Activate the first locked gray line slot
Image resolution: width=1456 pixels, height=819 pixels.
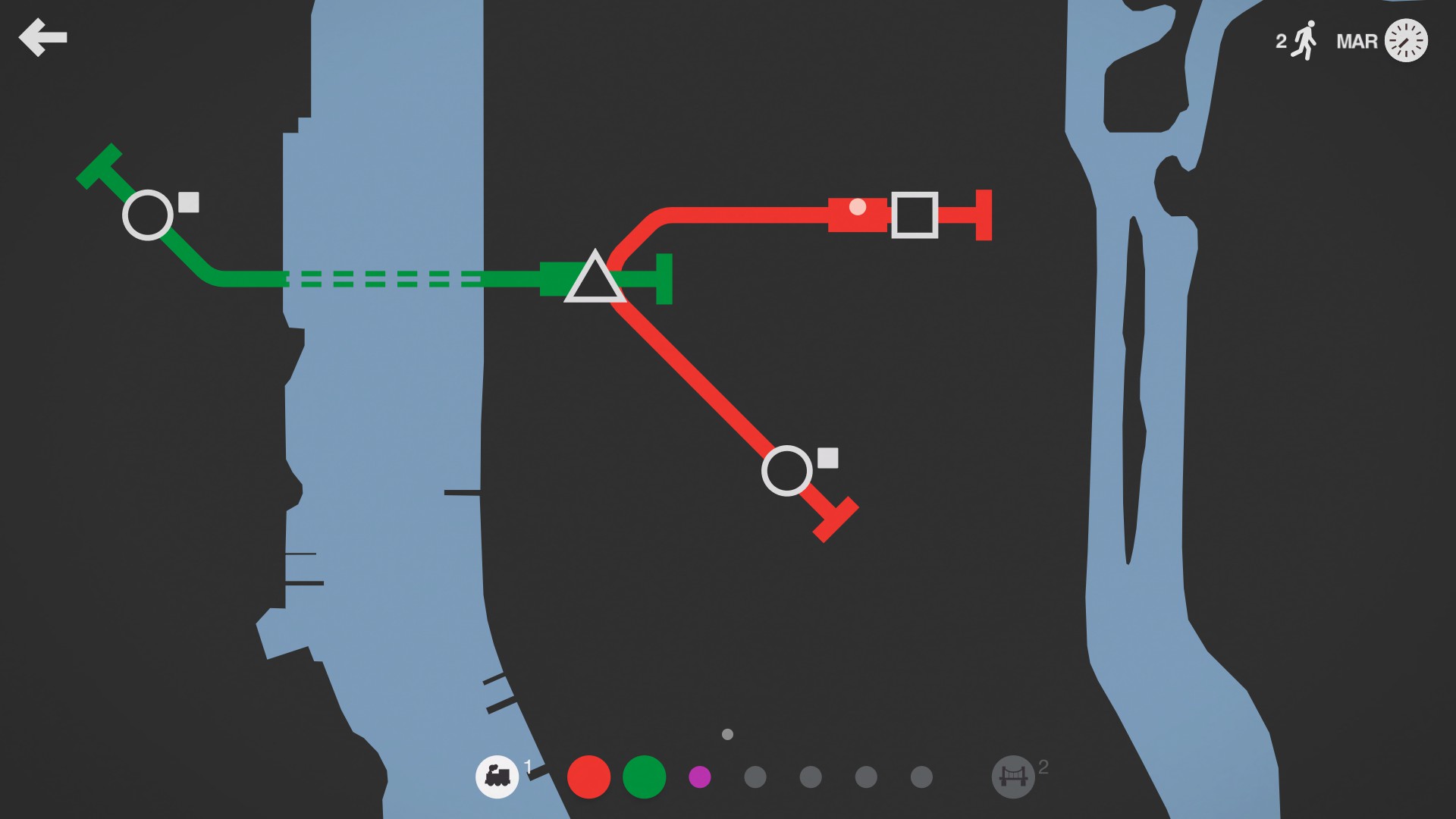pos(755,777)
